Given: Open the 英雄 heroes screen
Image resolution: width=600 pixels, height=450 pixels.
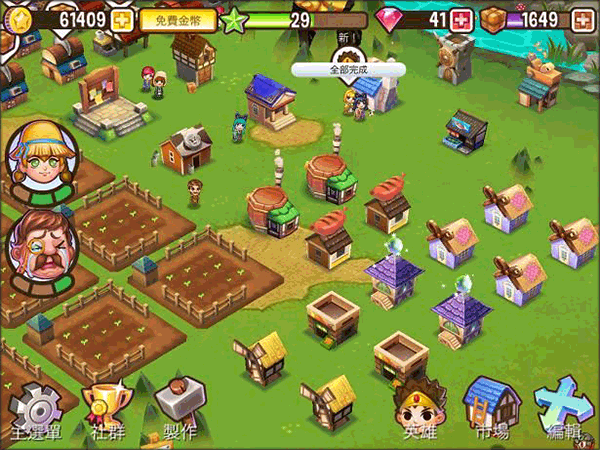Looking at the screenshot, I should pyautogui.click(x=419, y=410).
